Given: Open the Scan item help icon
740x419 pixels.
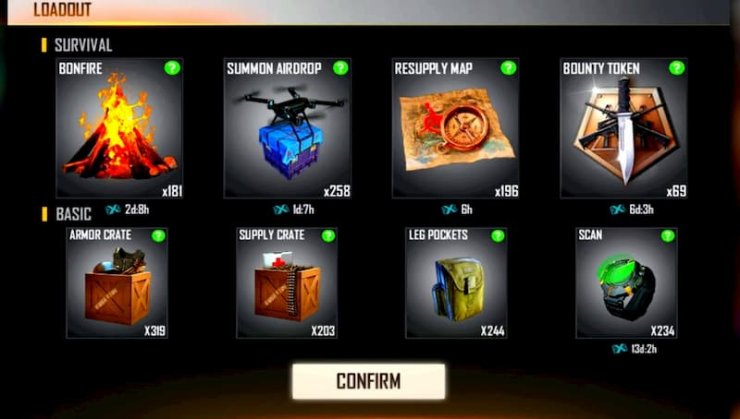Looking at the screenshot, I should coord(667,236).
